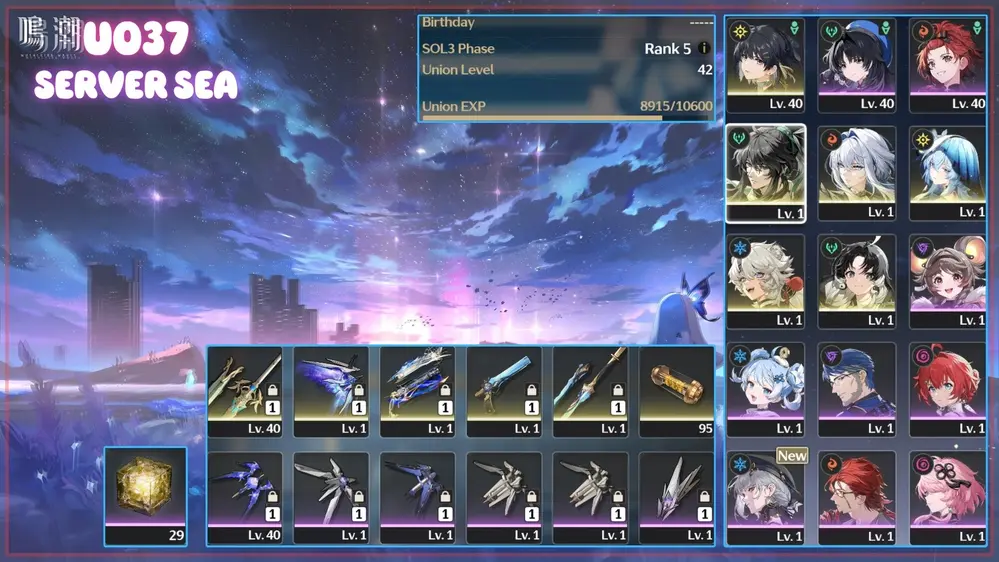The image size is (999, 562).
Task: Select the black-haired Spectro character at Lv. 40
Action: pos(765,62)
